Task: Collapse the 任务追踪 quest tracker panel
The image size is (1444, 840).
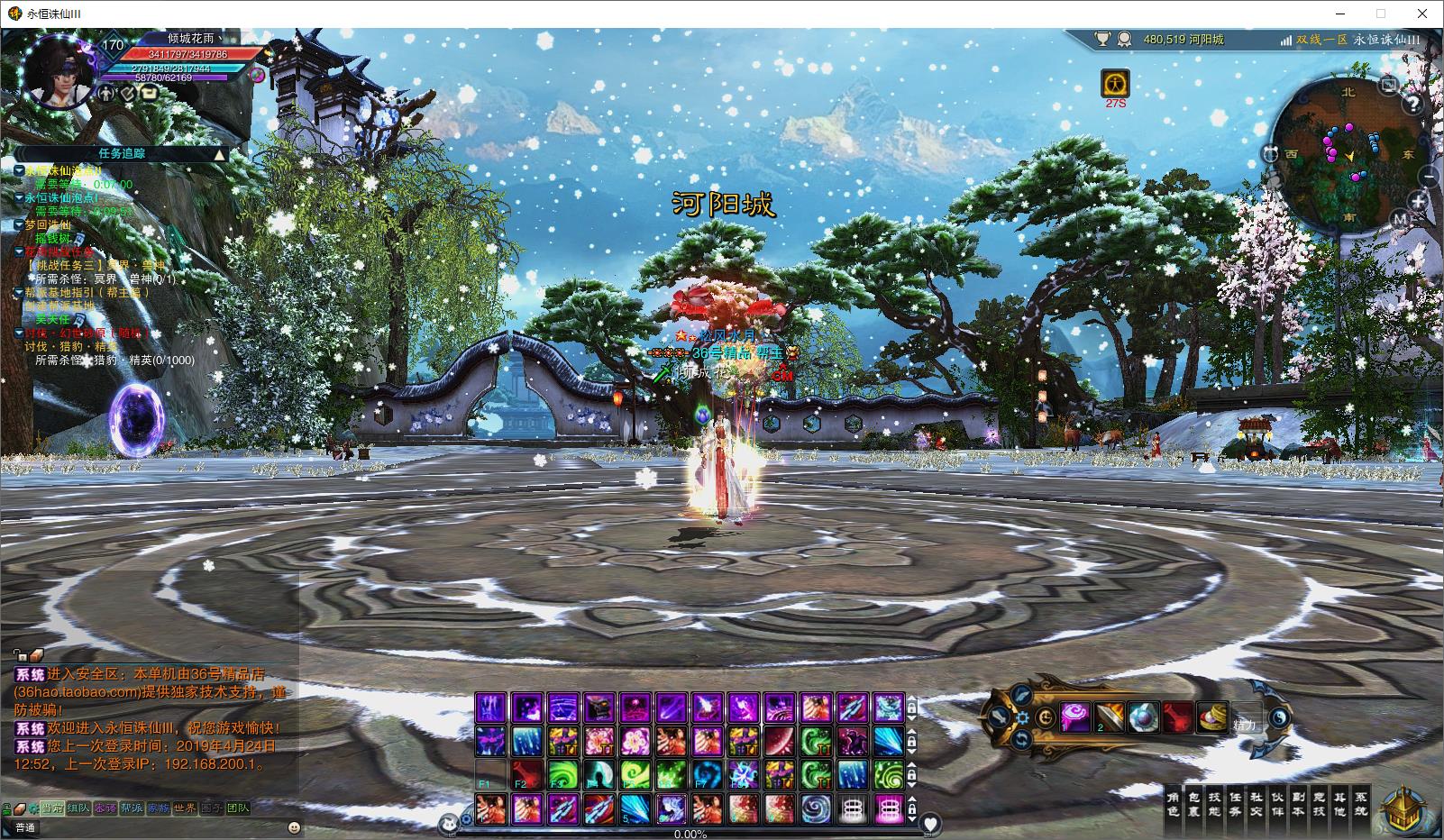Action: 219,154
